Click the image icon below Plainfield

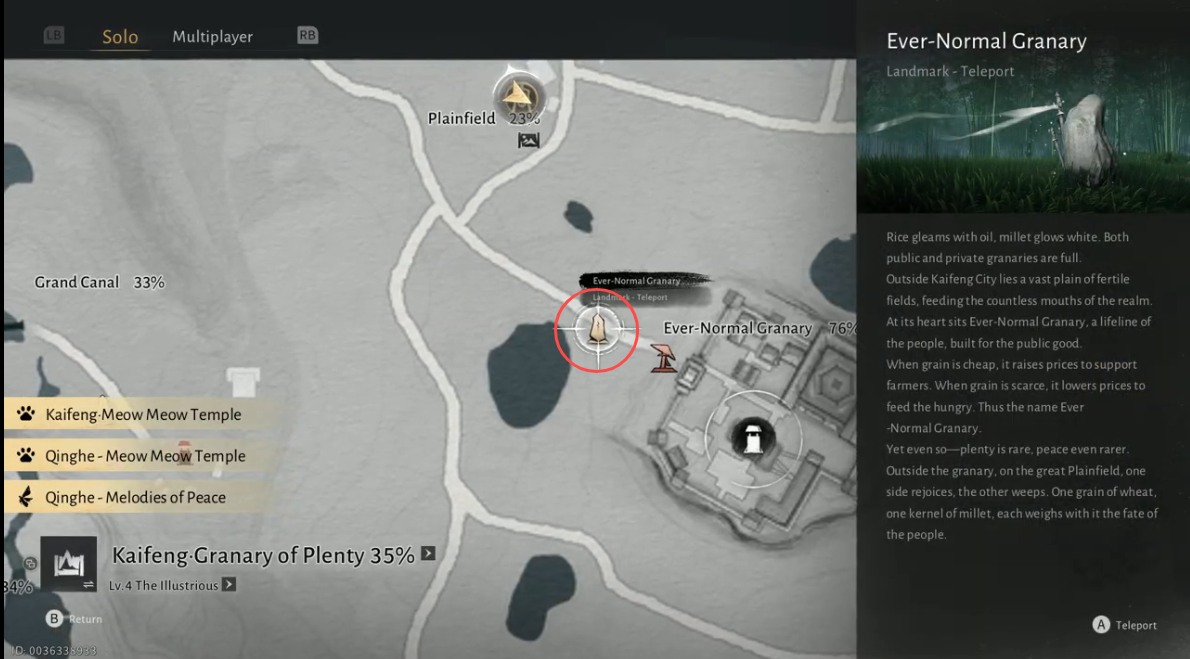click(529, 141)
